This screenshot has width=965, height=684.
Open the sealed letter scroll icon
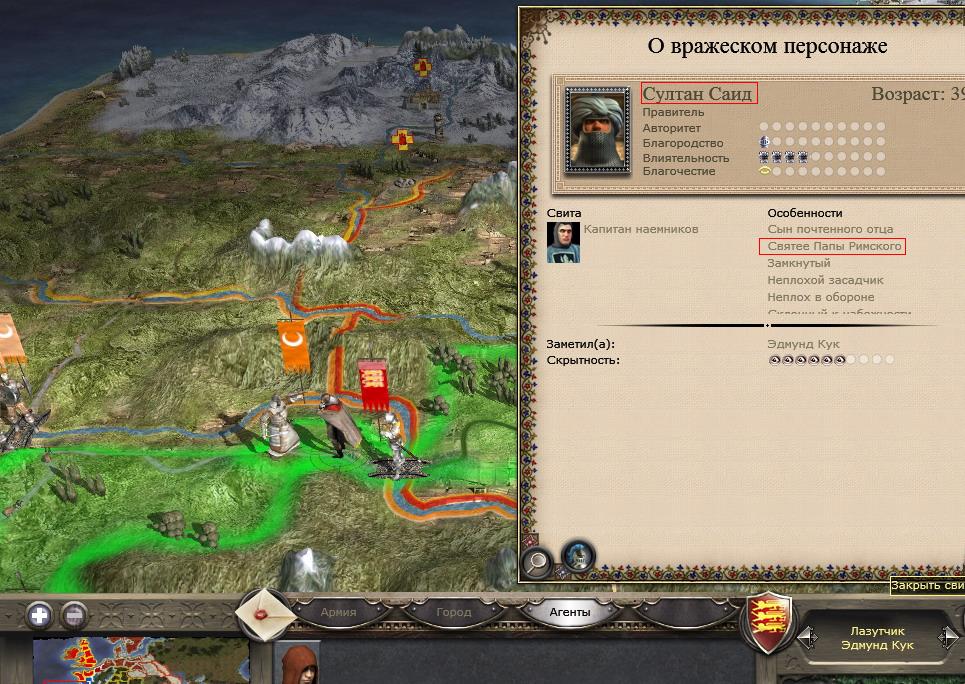265,615
